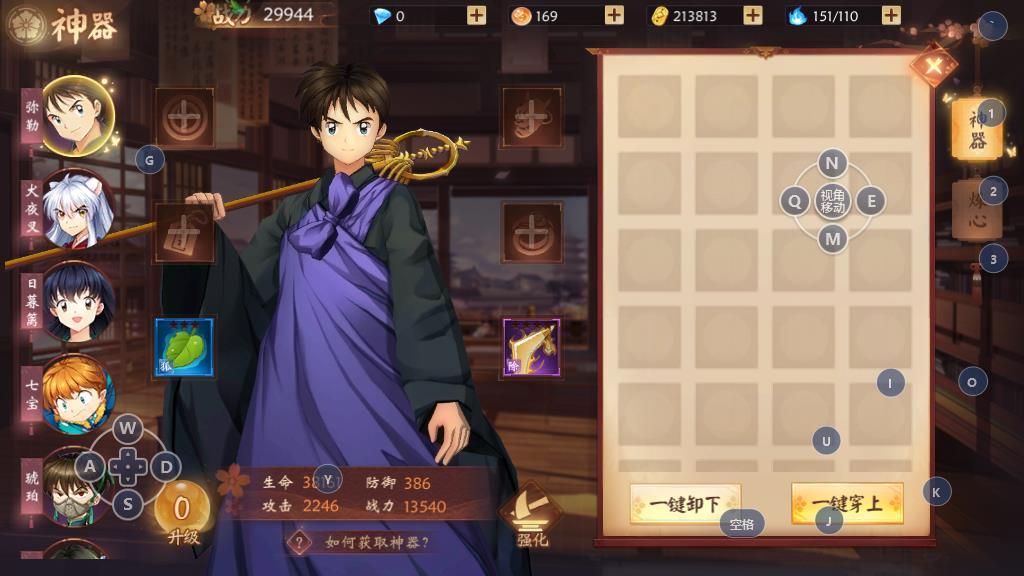Add blue flame stamina with plus button
The image size is (1024, 576).
[891, 15]
